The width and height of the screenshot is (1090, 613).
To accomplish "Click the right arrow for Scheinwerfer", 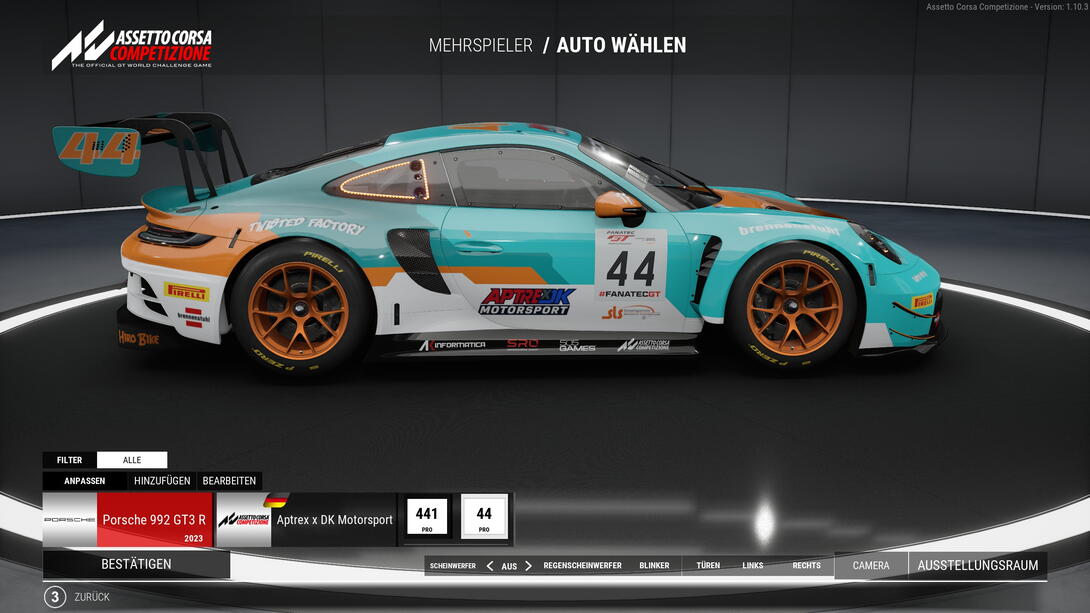I will point(529,566).
